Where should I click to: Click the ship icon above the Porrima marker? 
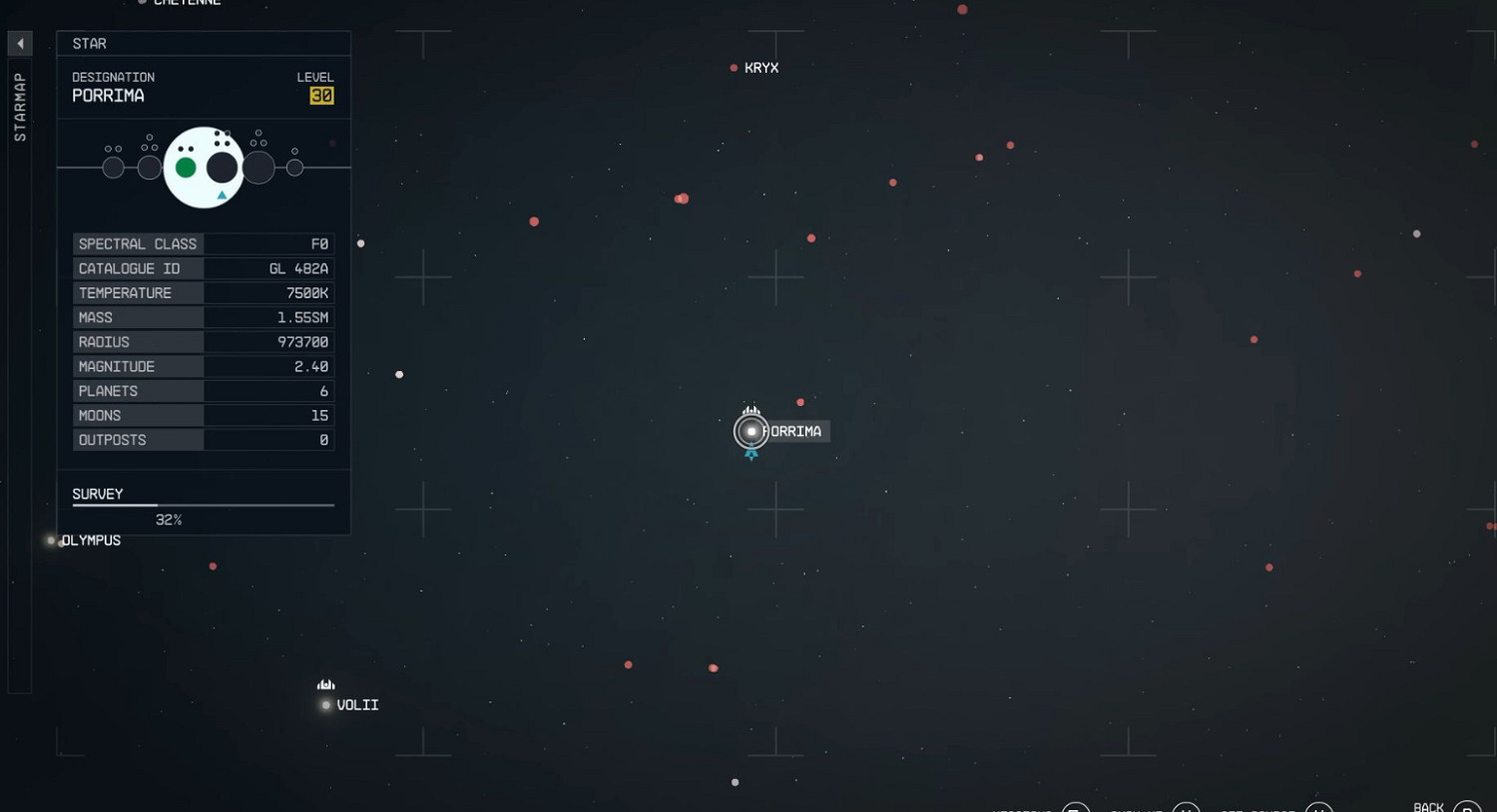tap(750, 410)
